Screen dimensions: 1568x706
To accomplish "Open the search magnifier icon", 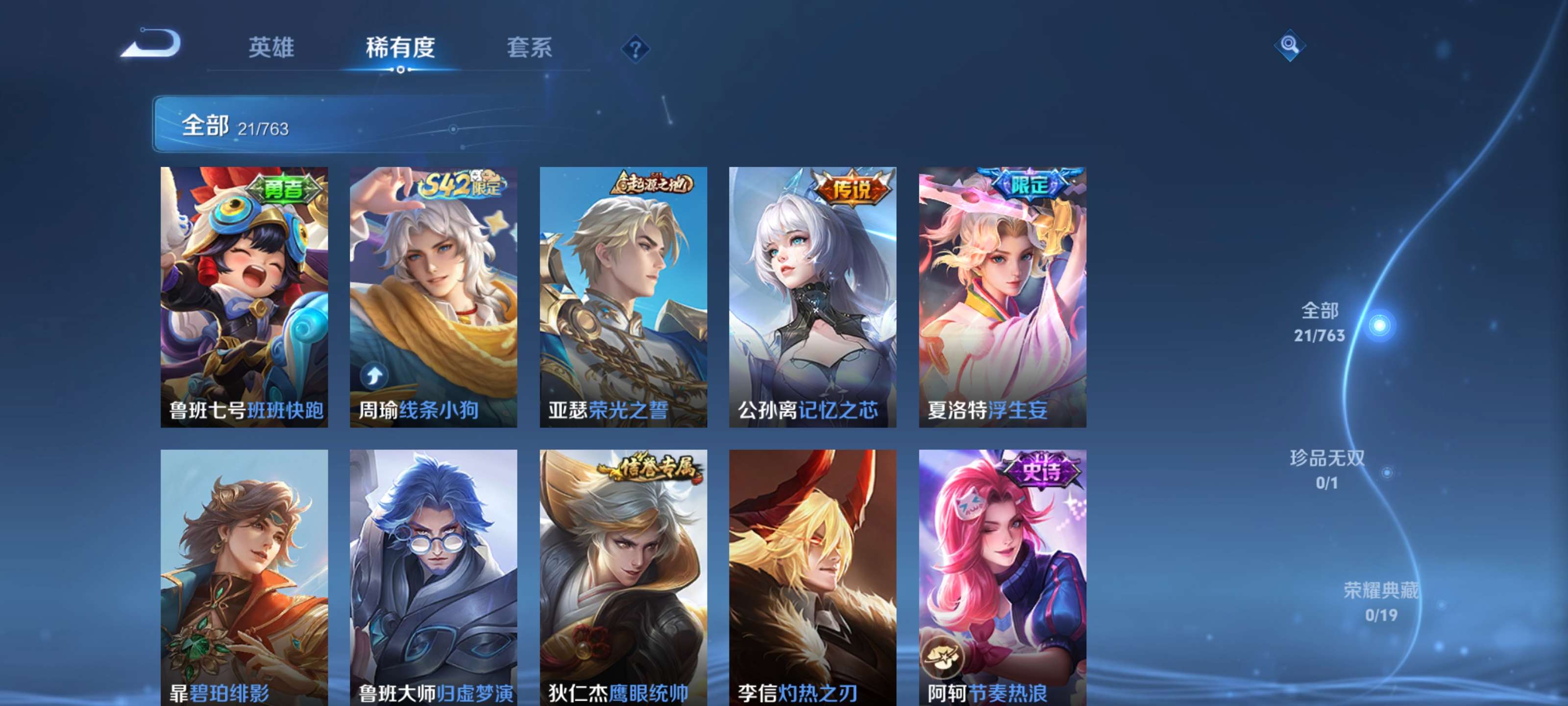I will click(x=1291, y=46).
